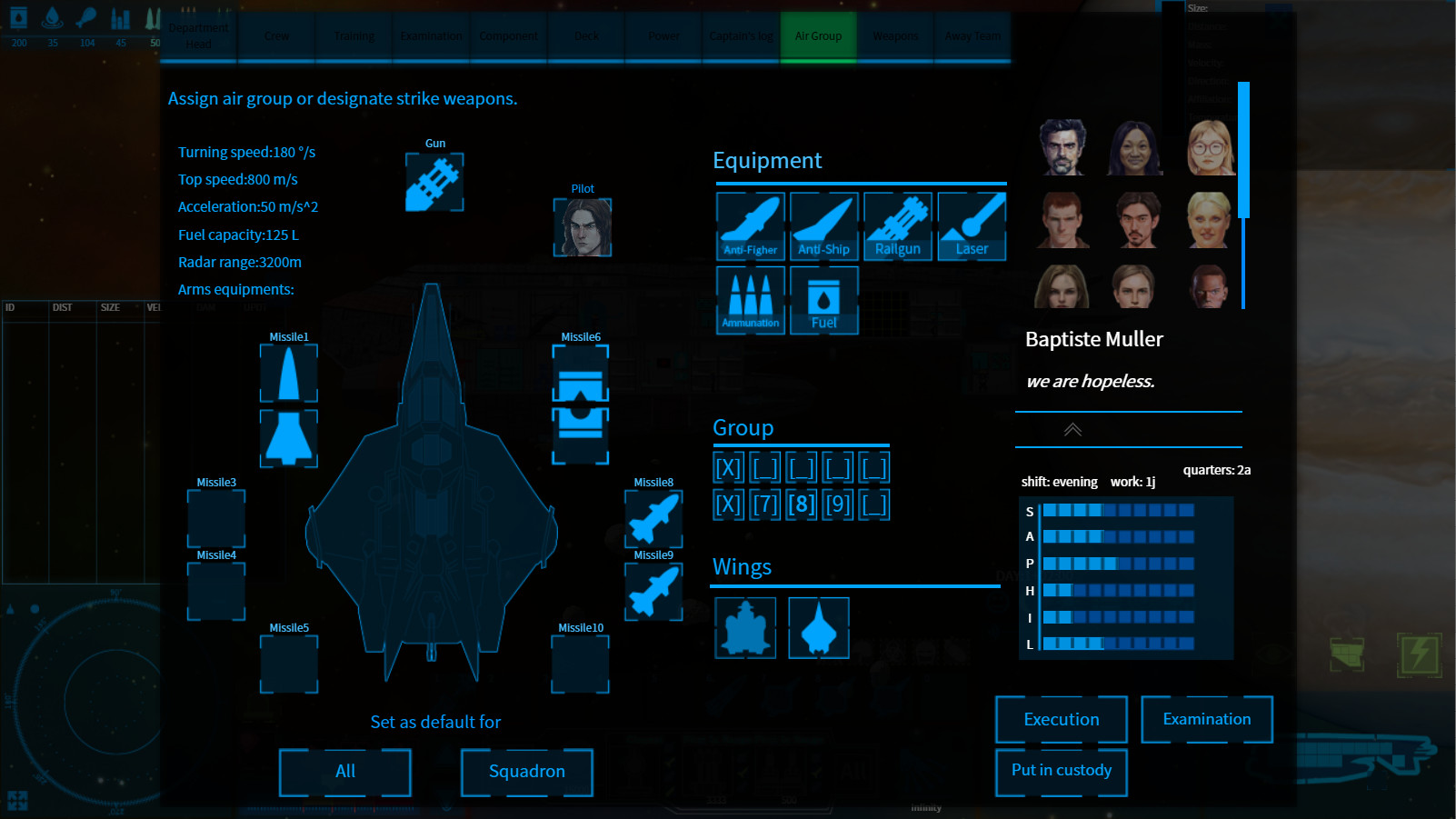
Task: Equip the Railgun from Equipment panel
Action: (x=897, y=225)
